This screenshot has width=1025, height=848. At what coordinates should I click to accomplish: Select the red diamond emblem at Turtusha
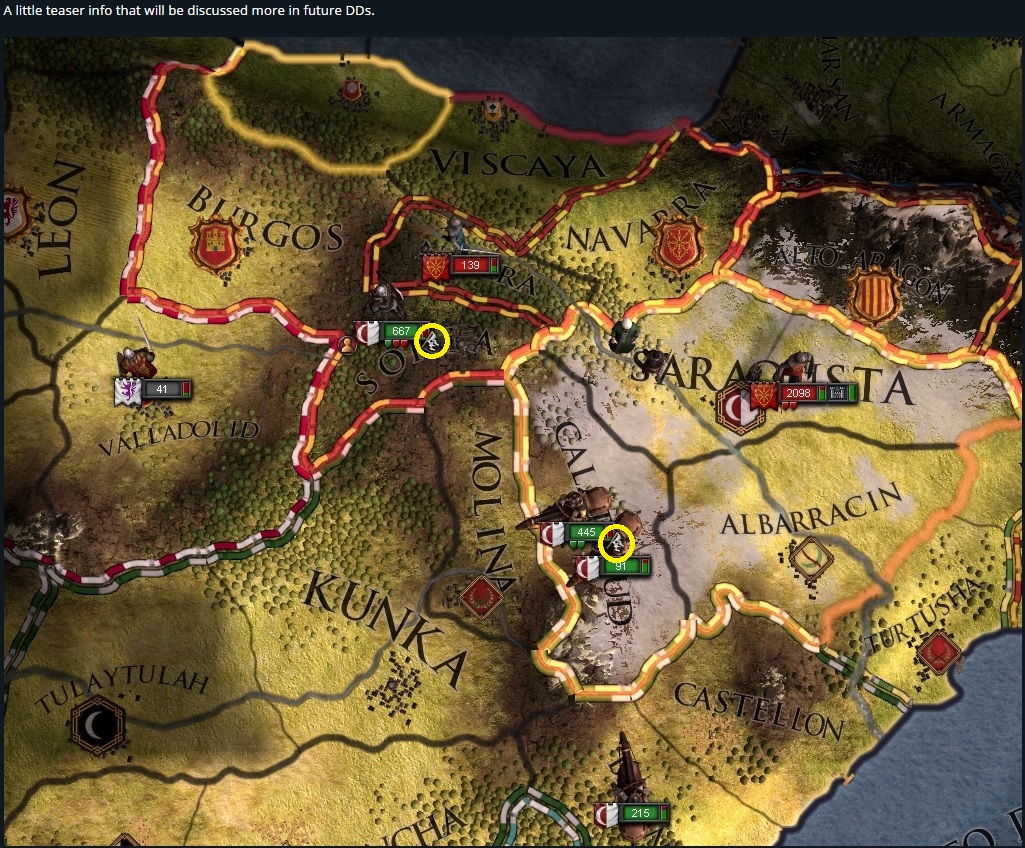(x=937, y=653)
